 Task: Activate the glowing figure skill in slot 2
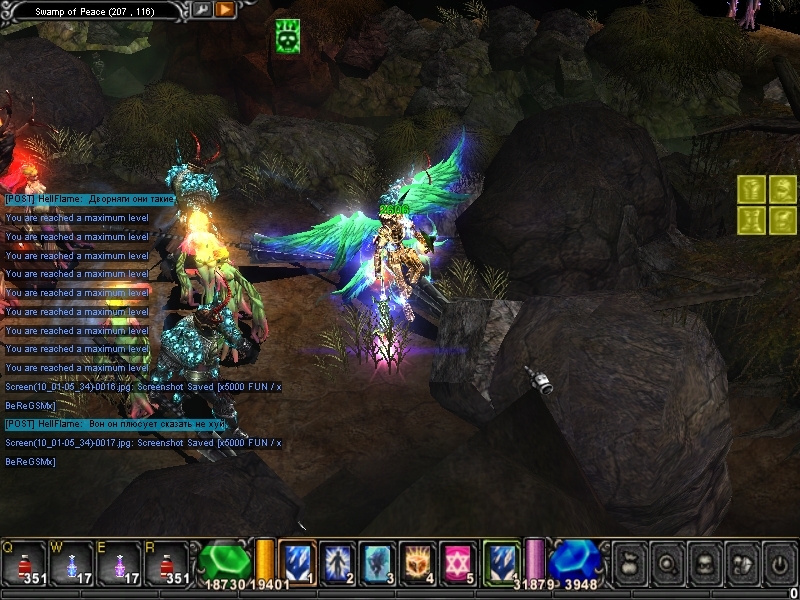(337, 562)
